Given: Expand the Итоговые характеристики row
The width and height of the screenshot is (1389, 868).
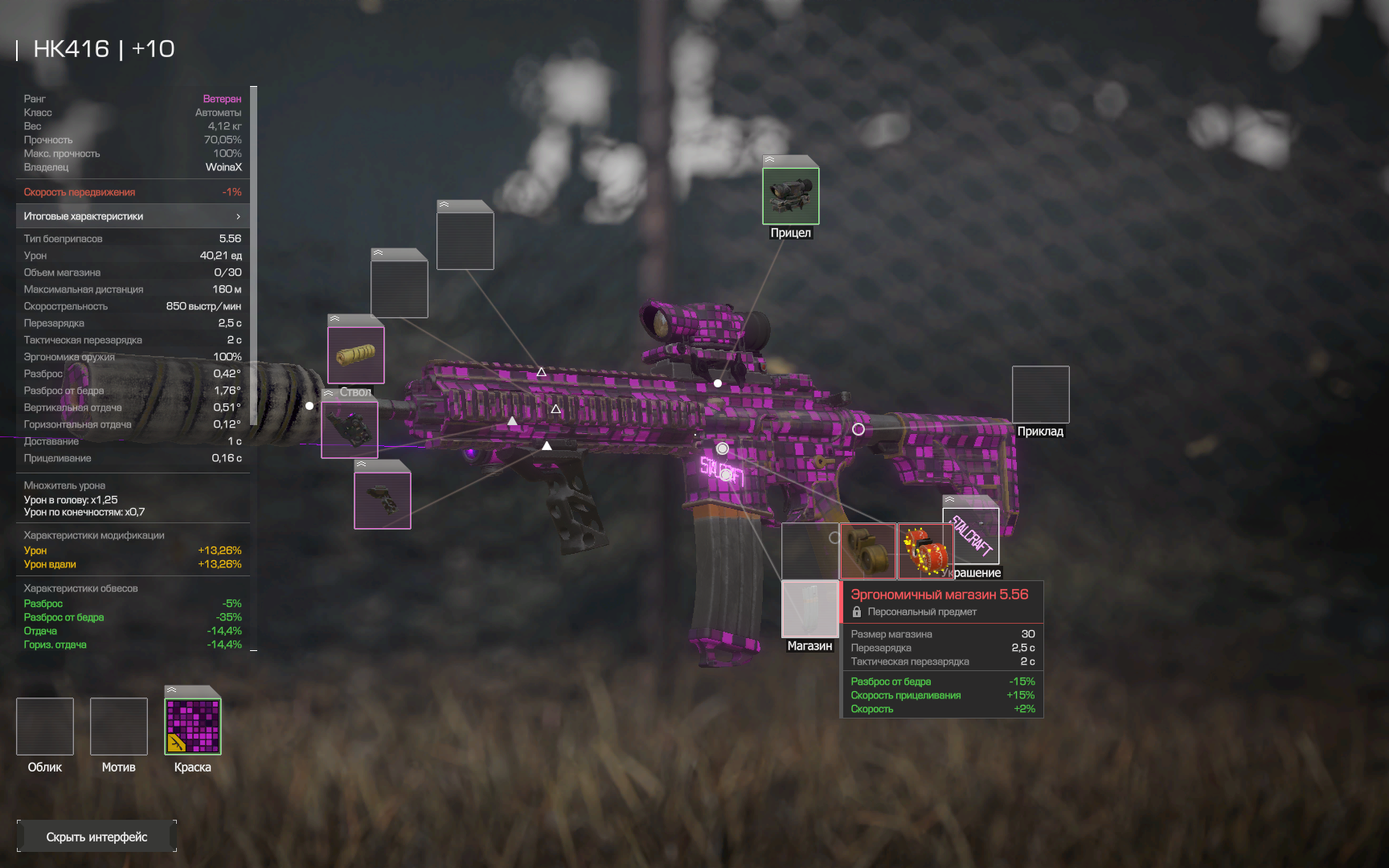Looking at the screenshot, I should coord(133,216).
